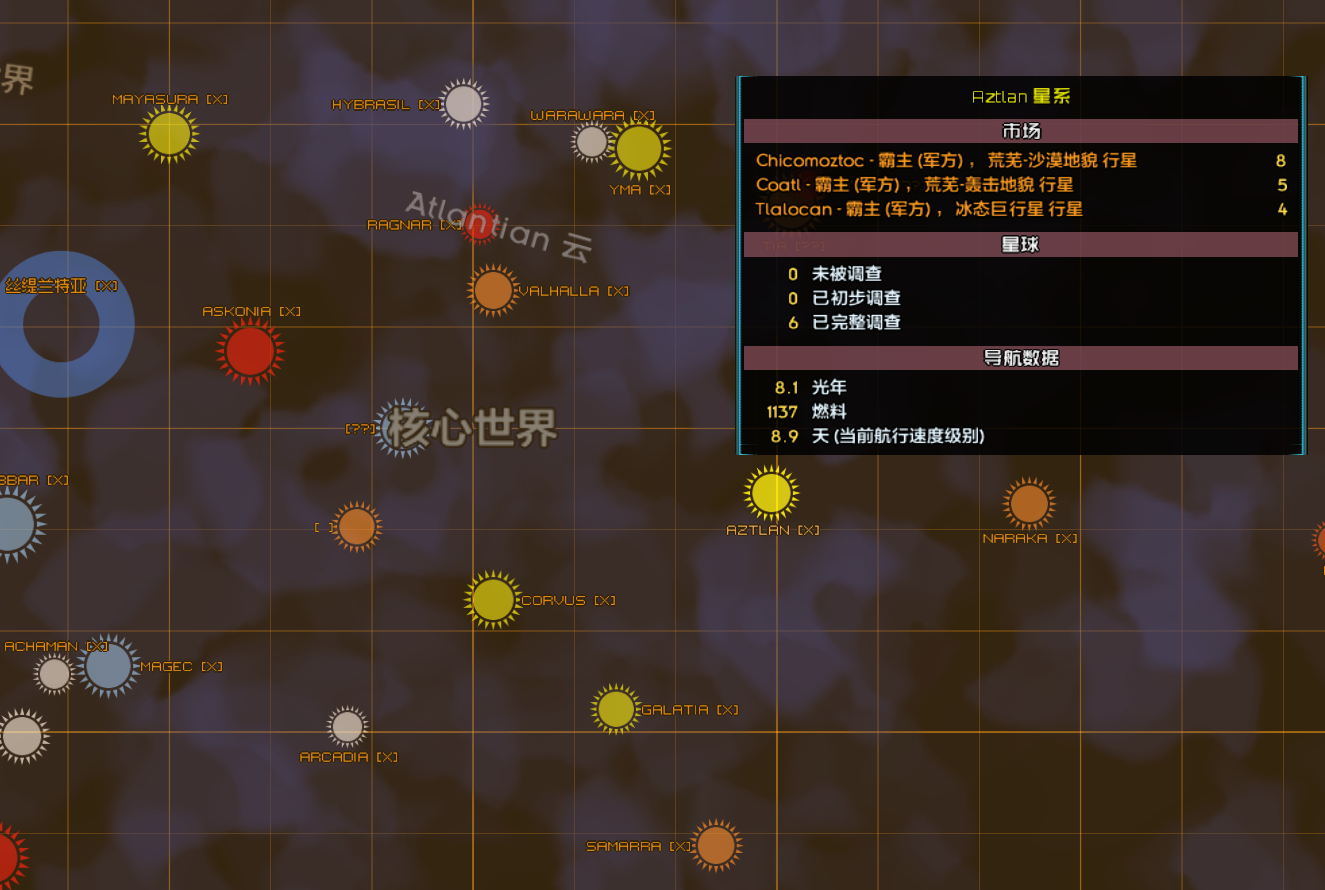
Task: Click the Tlalocan market row
Action: pos(1020,209)
